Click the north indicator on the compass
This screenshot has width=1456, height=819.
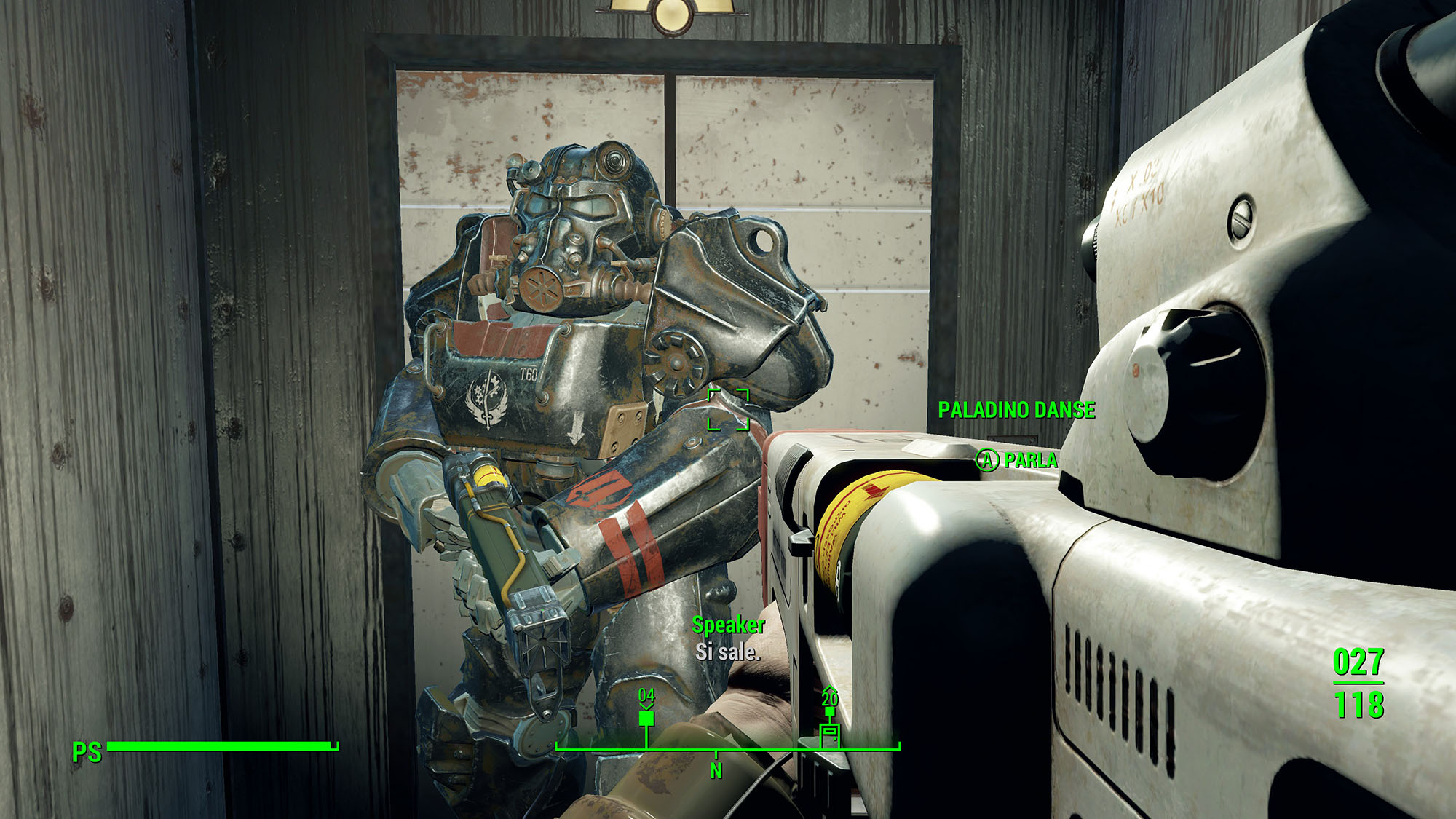coord(716,769)
